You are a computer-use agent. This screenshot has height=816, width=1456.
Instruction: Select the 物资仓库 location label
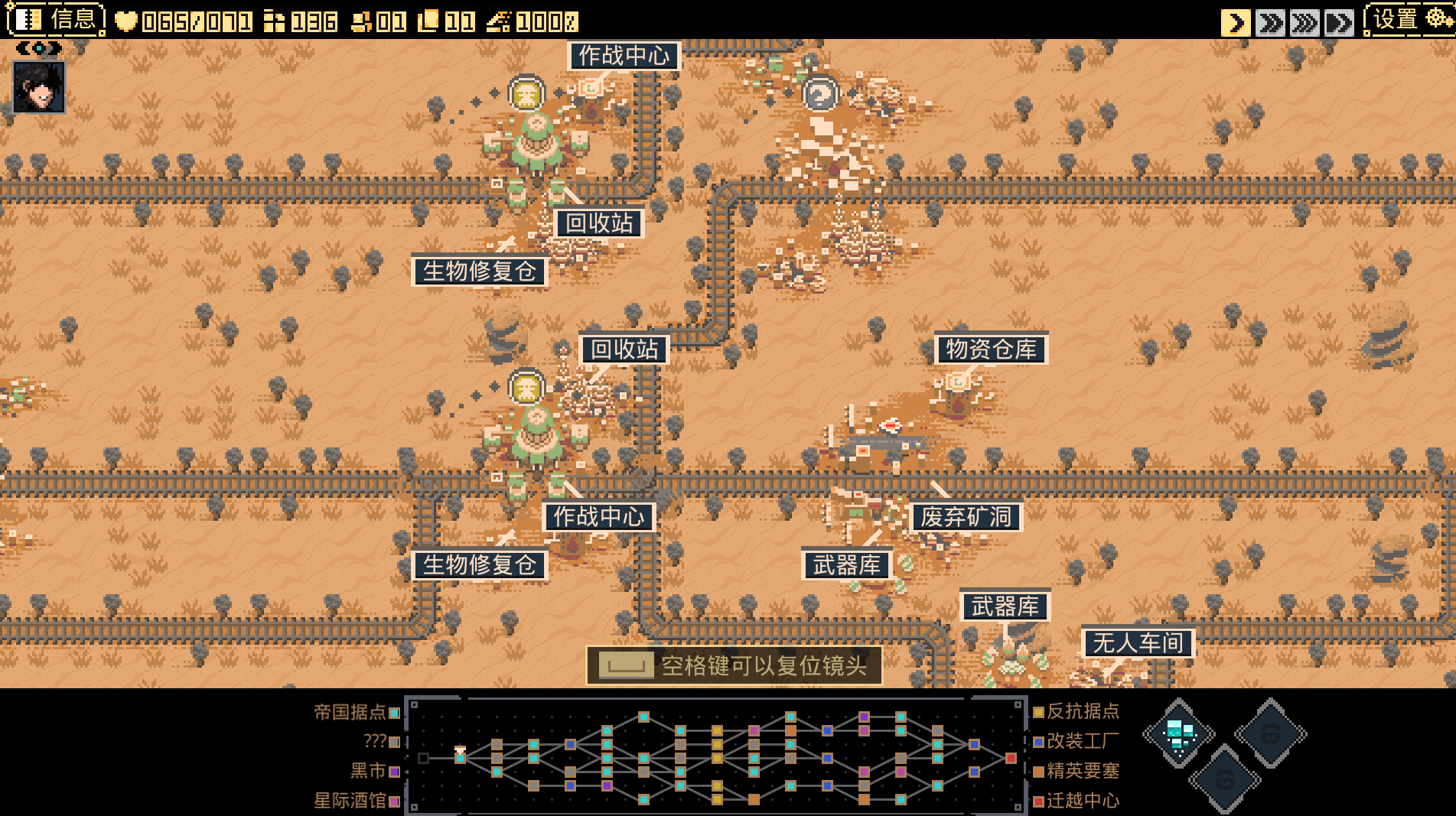(x=991, y=349)
